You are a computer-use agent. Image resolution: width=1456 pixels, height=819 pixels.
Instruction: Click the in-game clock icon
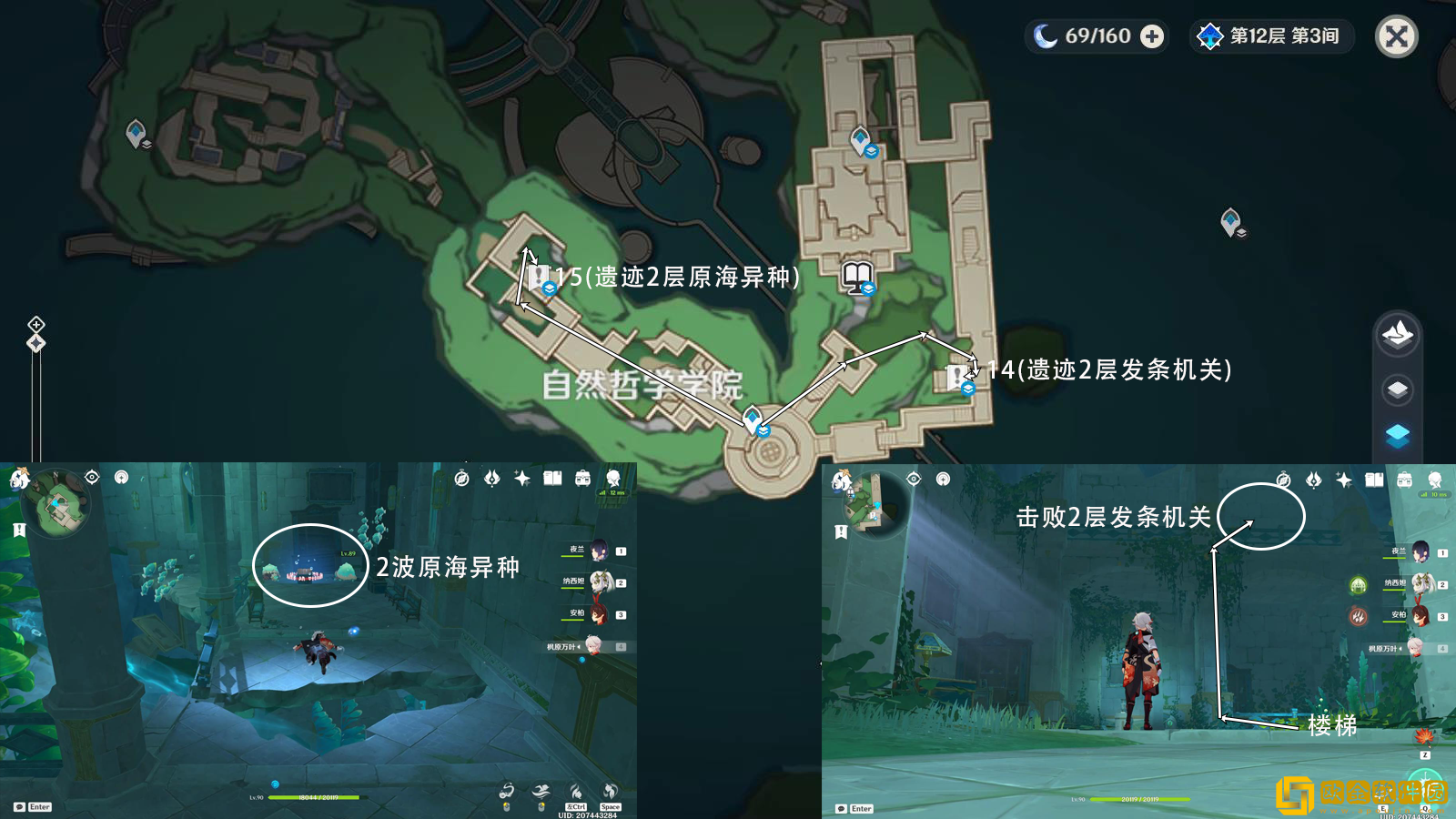(x=462, y=479)
